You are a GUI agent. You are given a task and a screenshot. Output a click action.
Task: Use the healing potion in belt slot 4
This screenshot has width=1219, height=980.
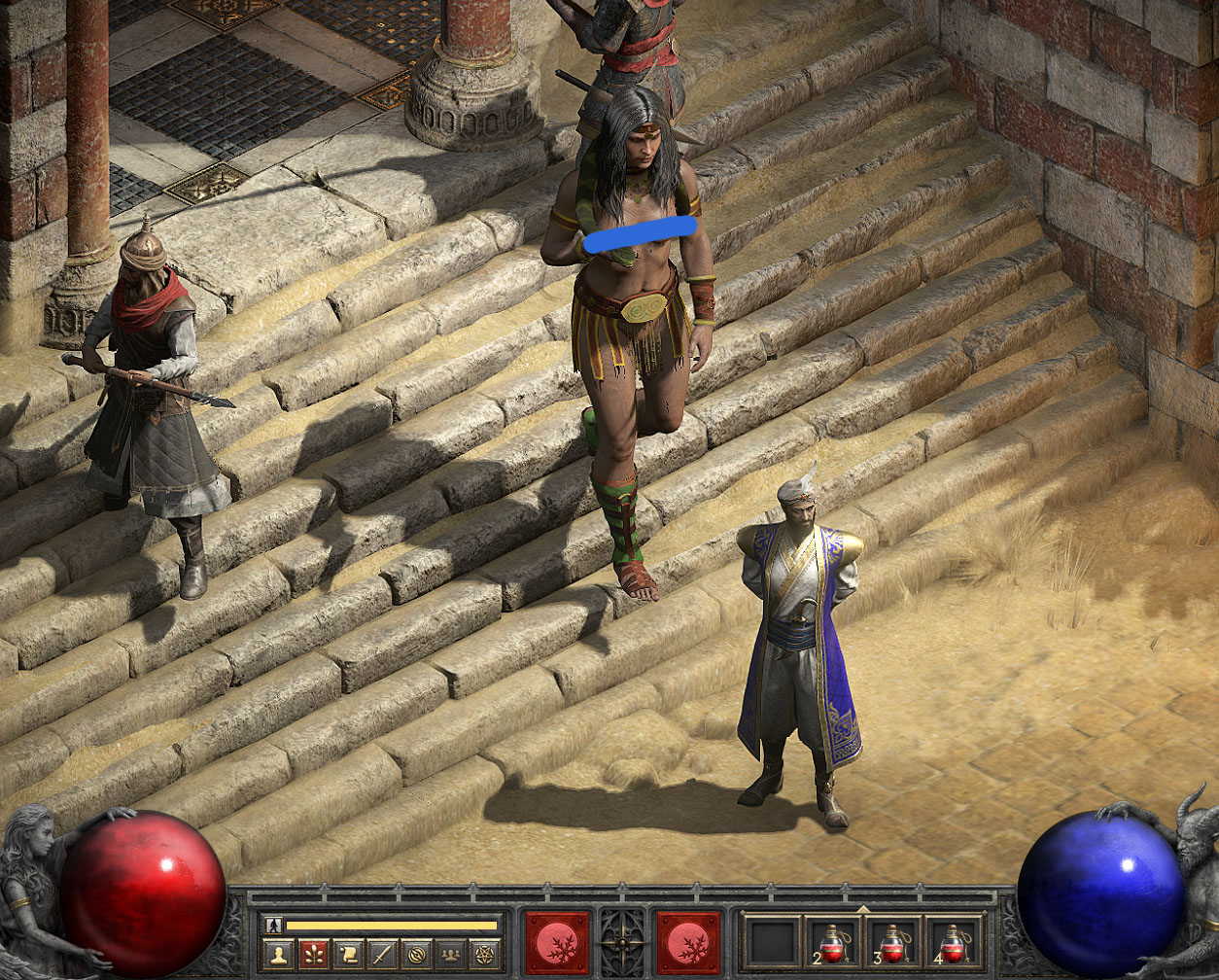click(x=952, y=943)
